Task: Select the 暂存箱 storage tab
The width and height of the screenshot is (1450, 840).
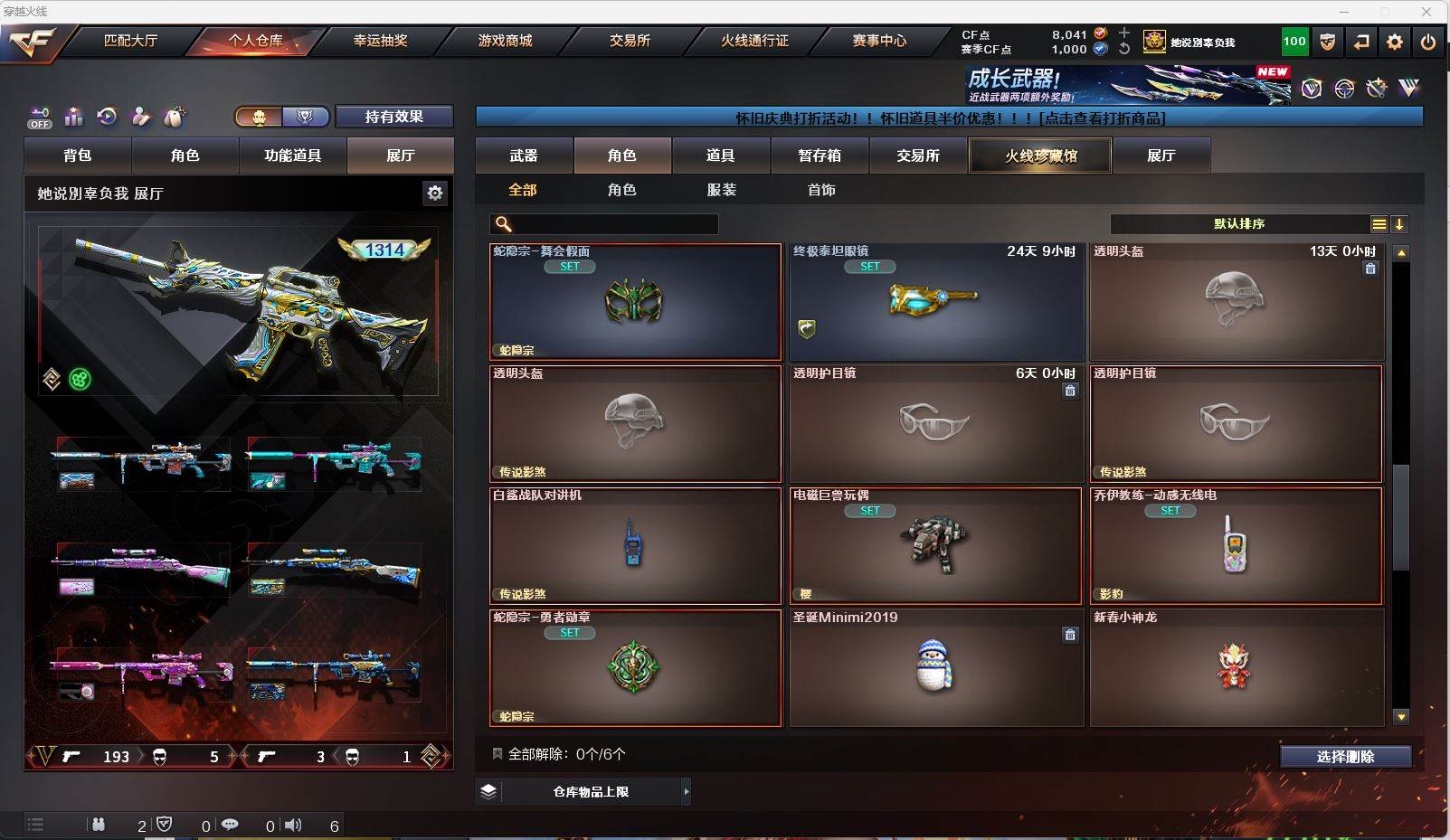Action: 820,156
